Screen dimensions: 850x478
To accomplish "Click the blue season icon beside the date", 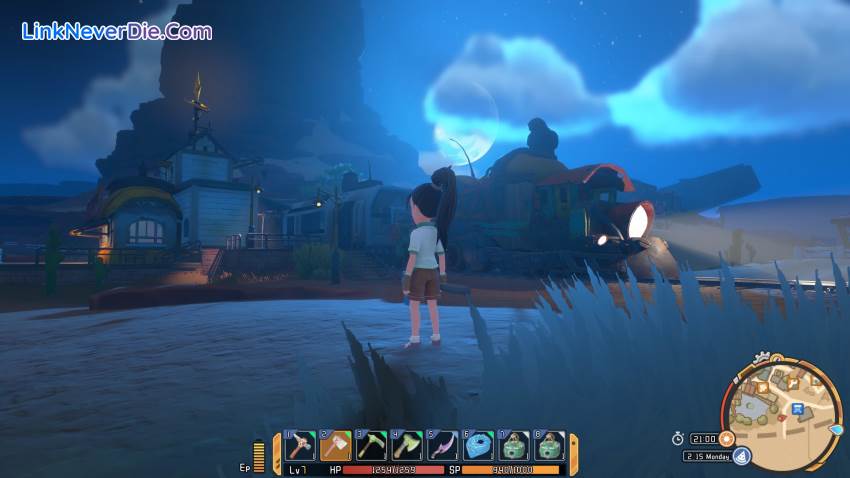I will [741, 456].
